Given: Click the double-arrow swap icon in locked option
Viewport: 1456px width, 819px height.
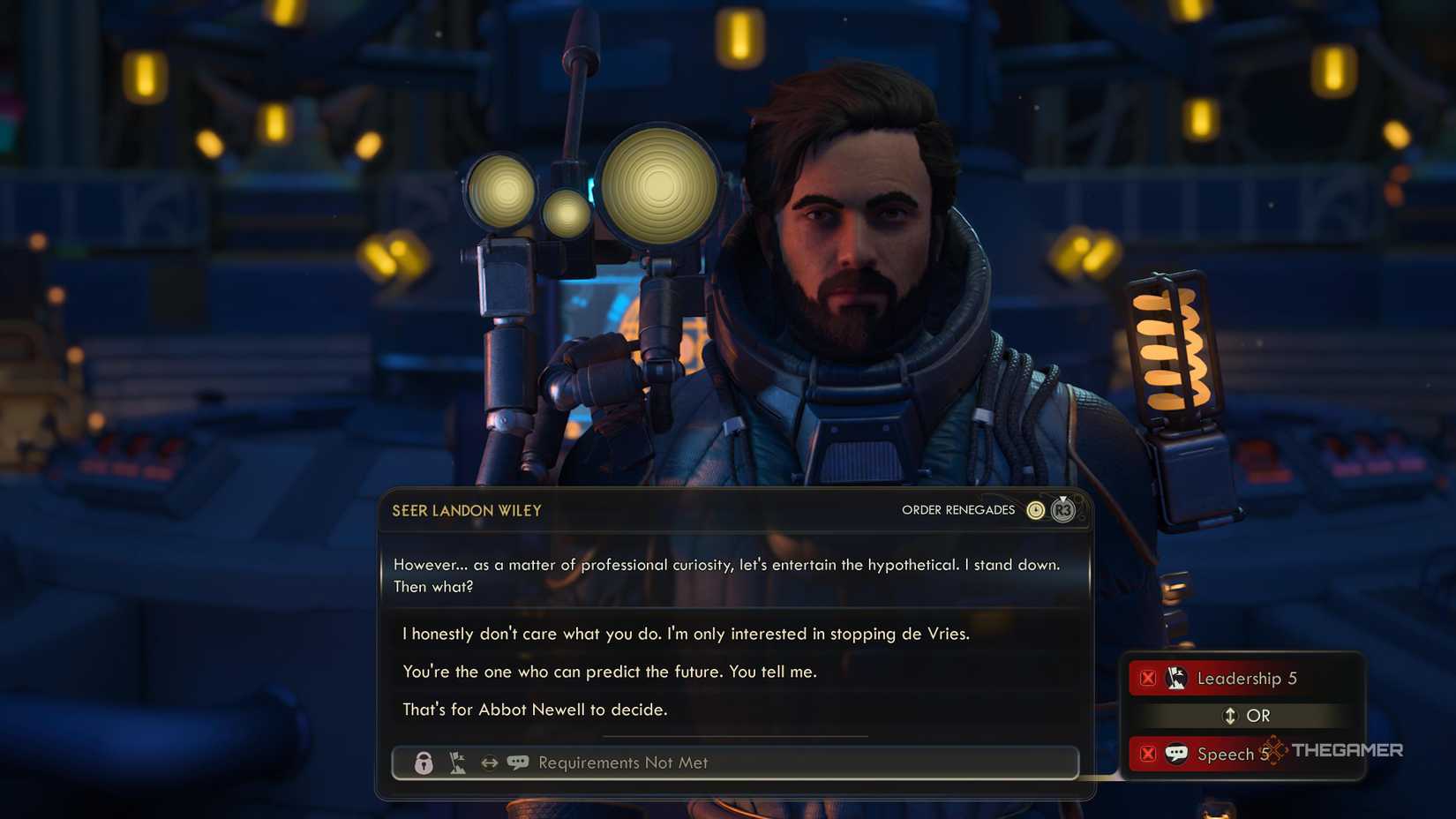Looking at the screenshot, I should pos(488,763).
